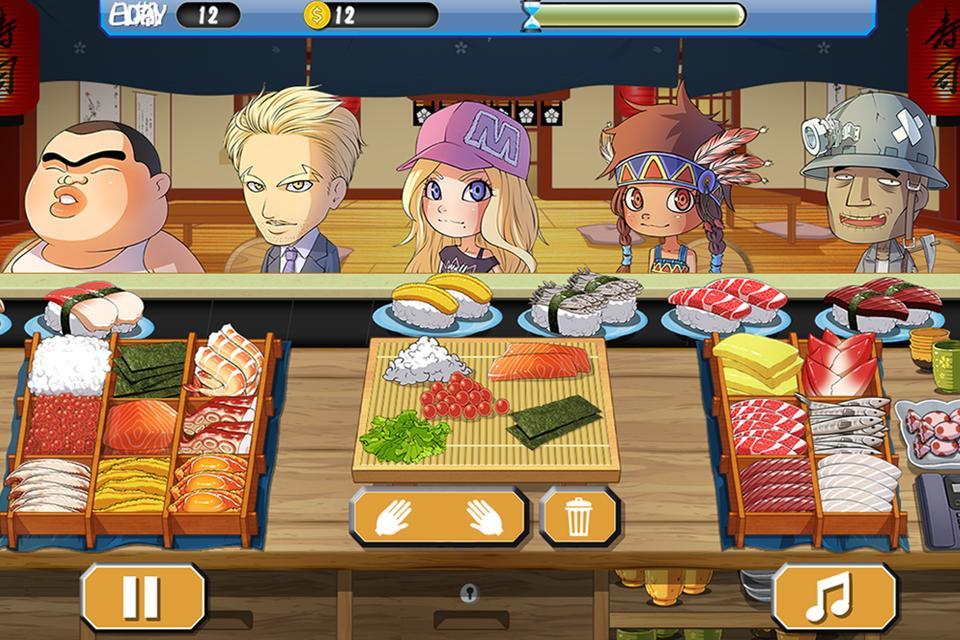Discard ingredients with the trash can button
The image size is (960, 640).
click(x=578, y=517)
